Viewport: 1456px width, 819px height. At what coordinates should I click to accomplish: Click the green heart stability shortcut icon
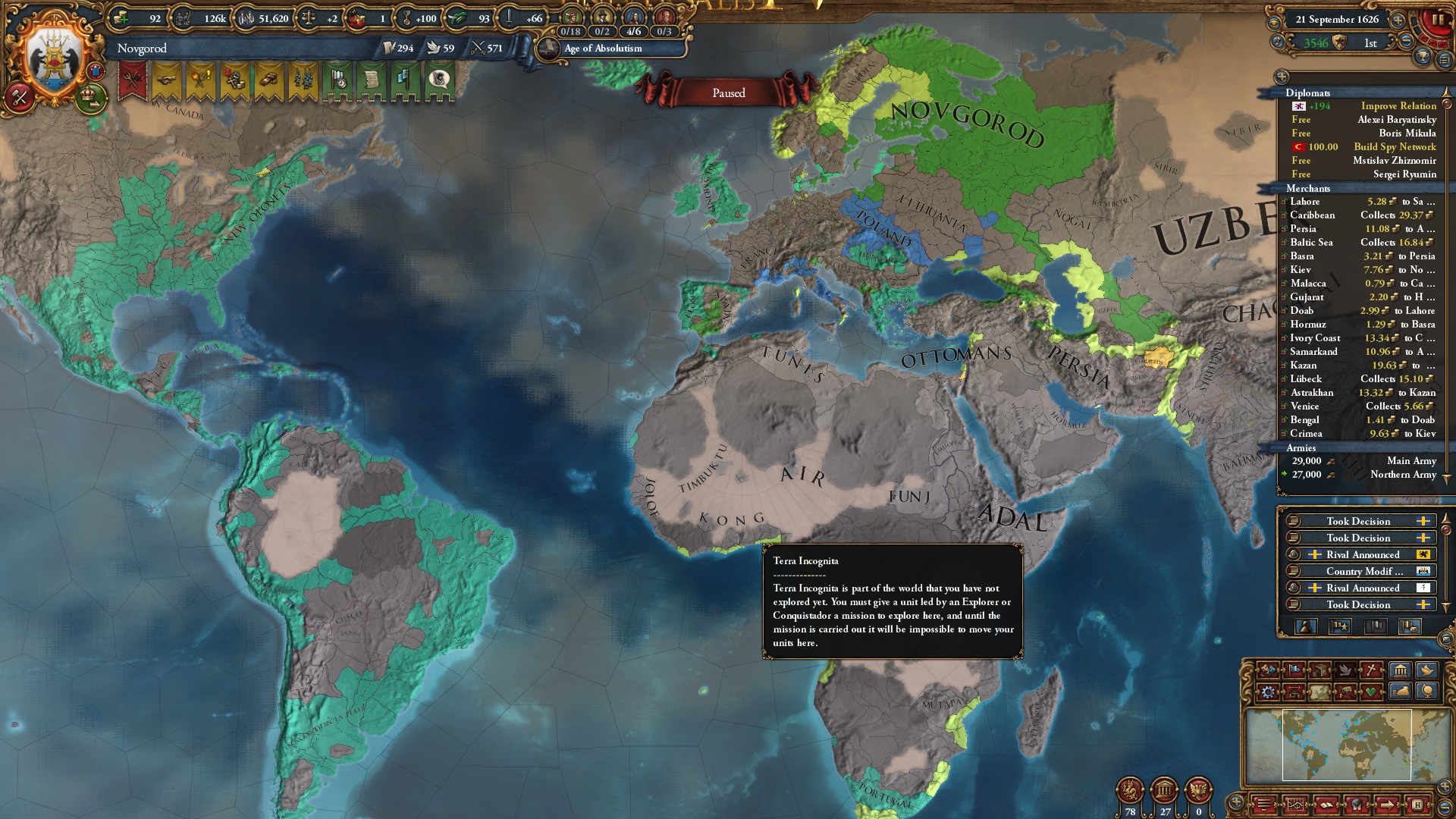point(1370,692)
